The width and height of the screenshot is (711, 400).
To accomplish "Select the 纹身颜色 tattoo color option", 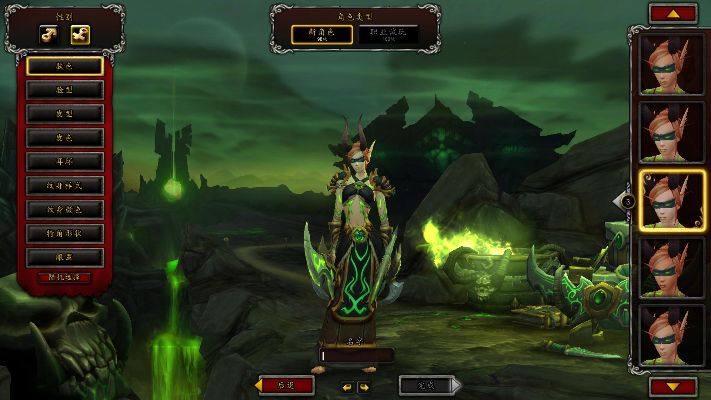I will tap(64, 209).
